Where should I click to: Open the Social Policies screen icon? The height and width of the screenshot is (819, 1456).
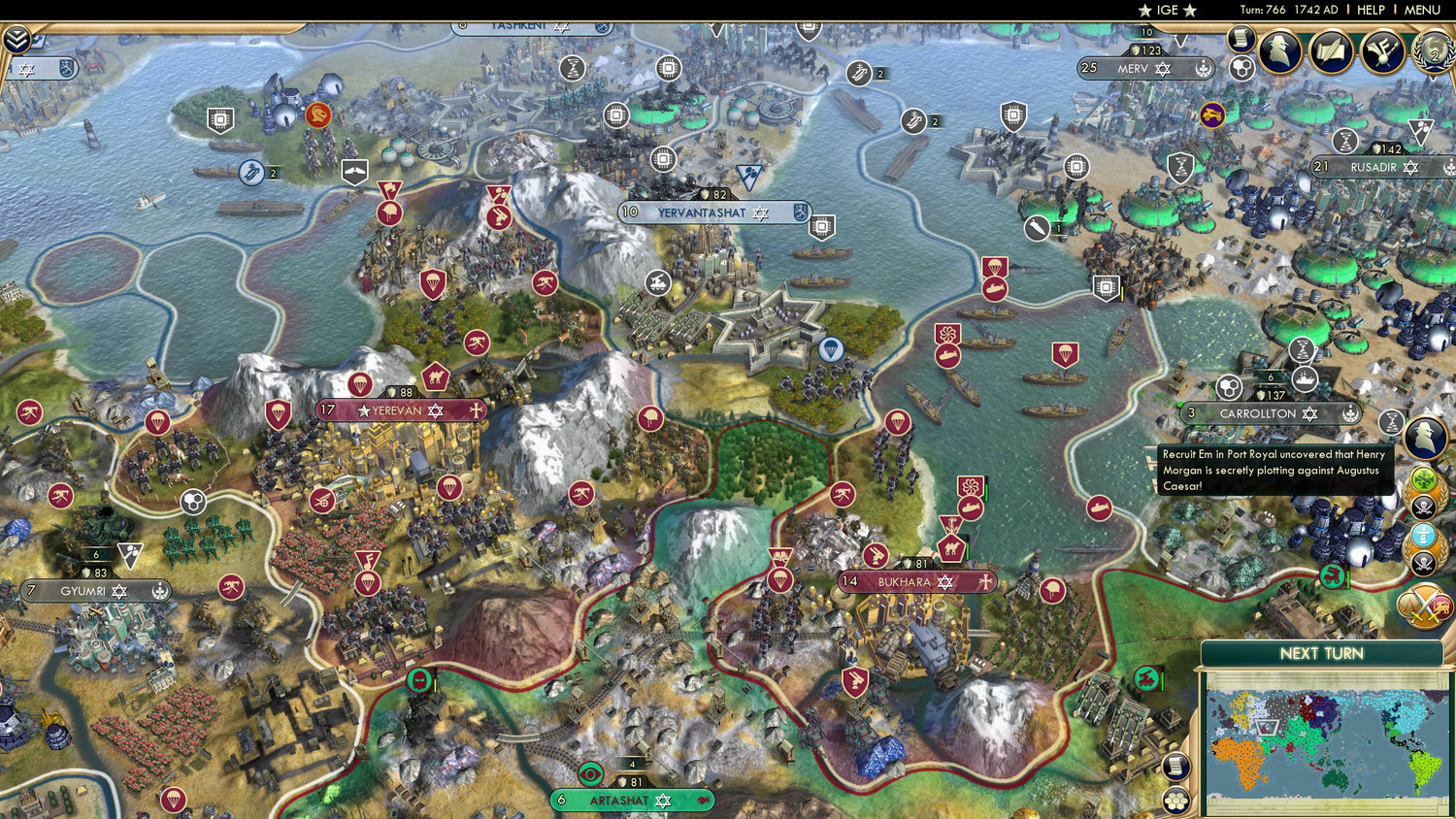(x=1382, y=52)
